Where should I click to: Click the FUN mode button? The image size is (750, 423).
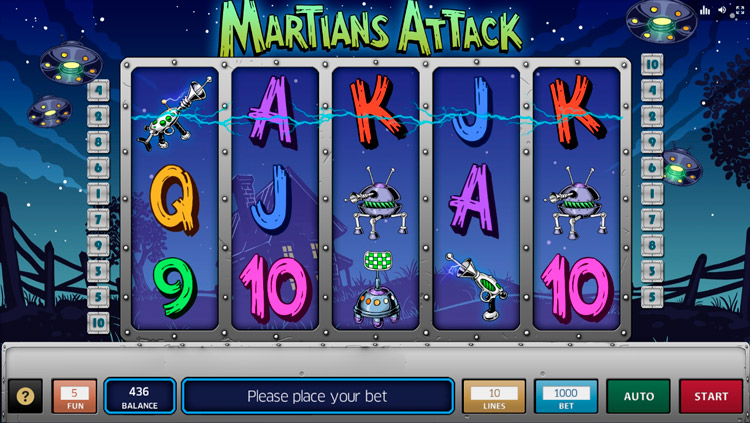tap(74, 396)
